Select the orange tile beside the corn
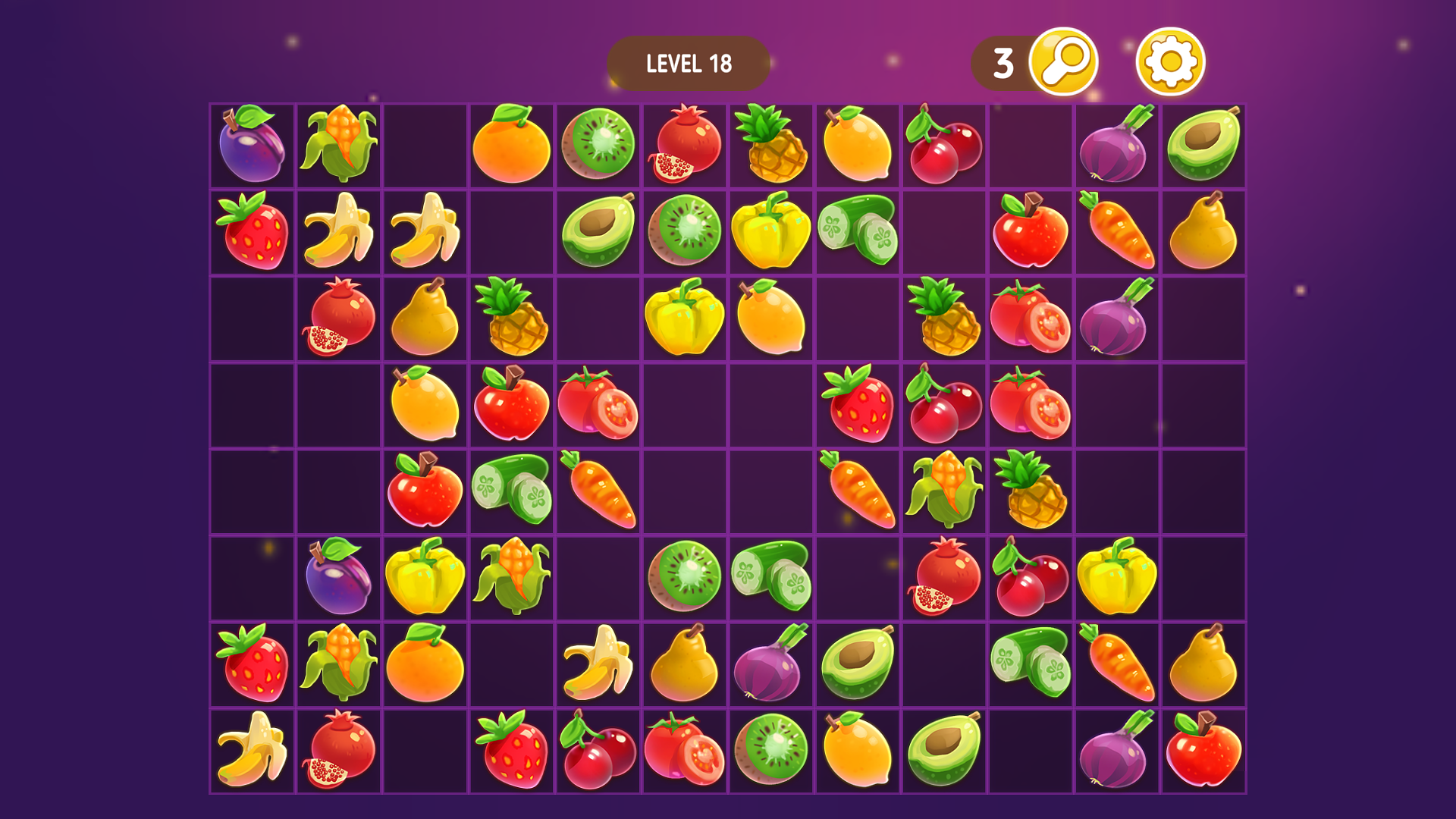 (x=425, y=664)
